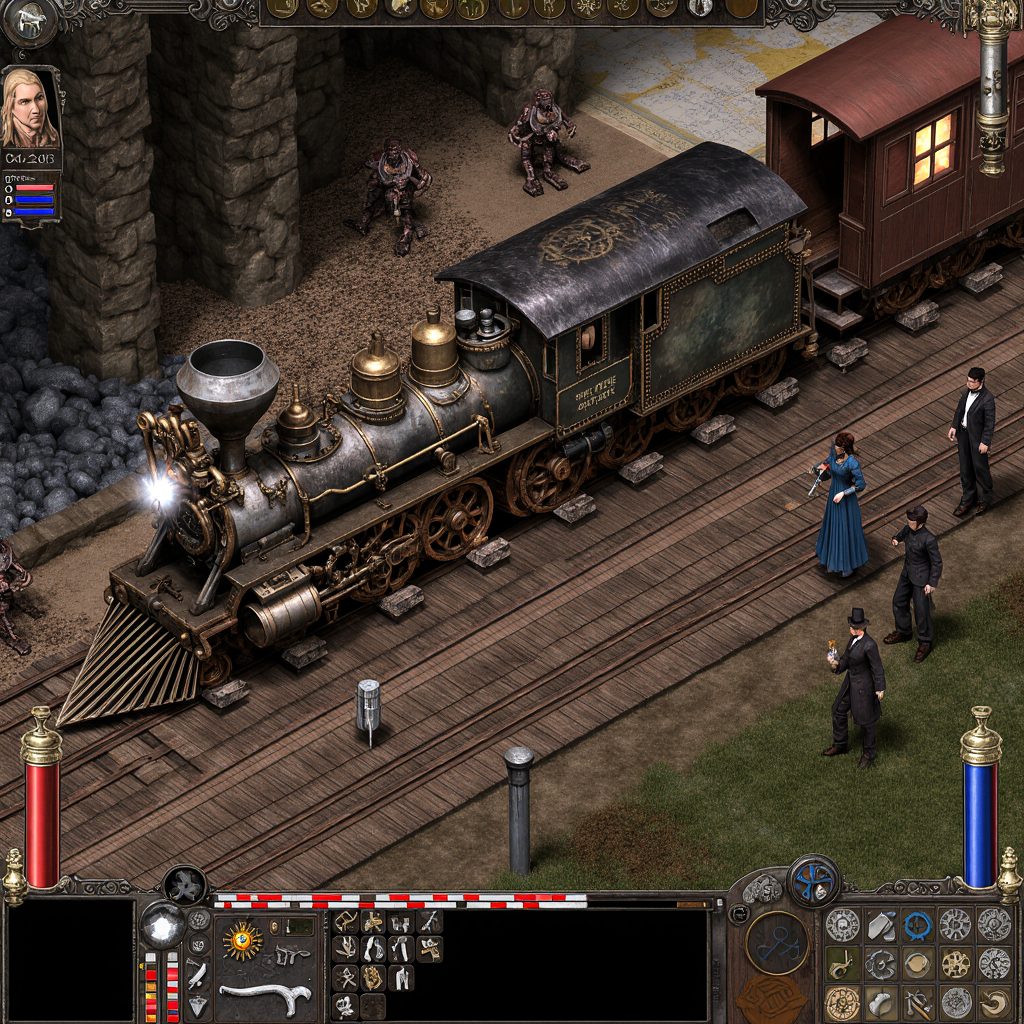Click the glowing white orb button

point(161,925)
